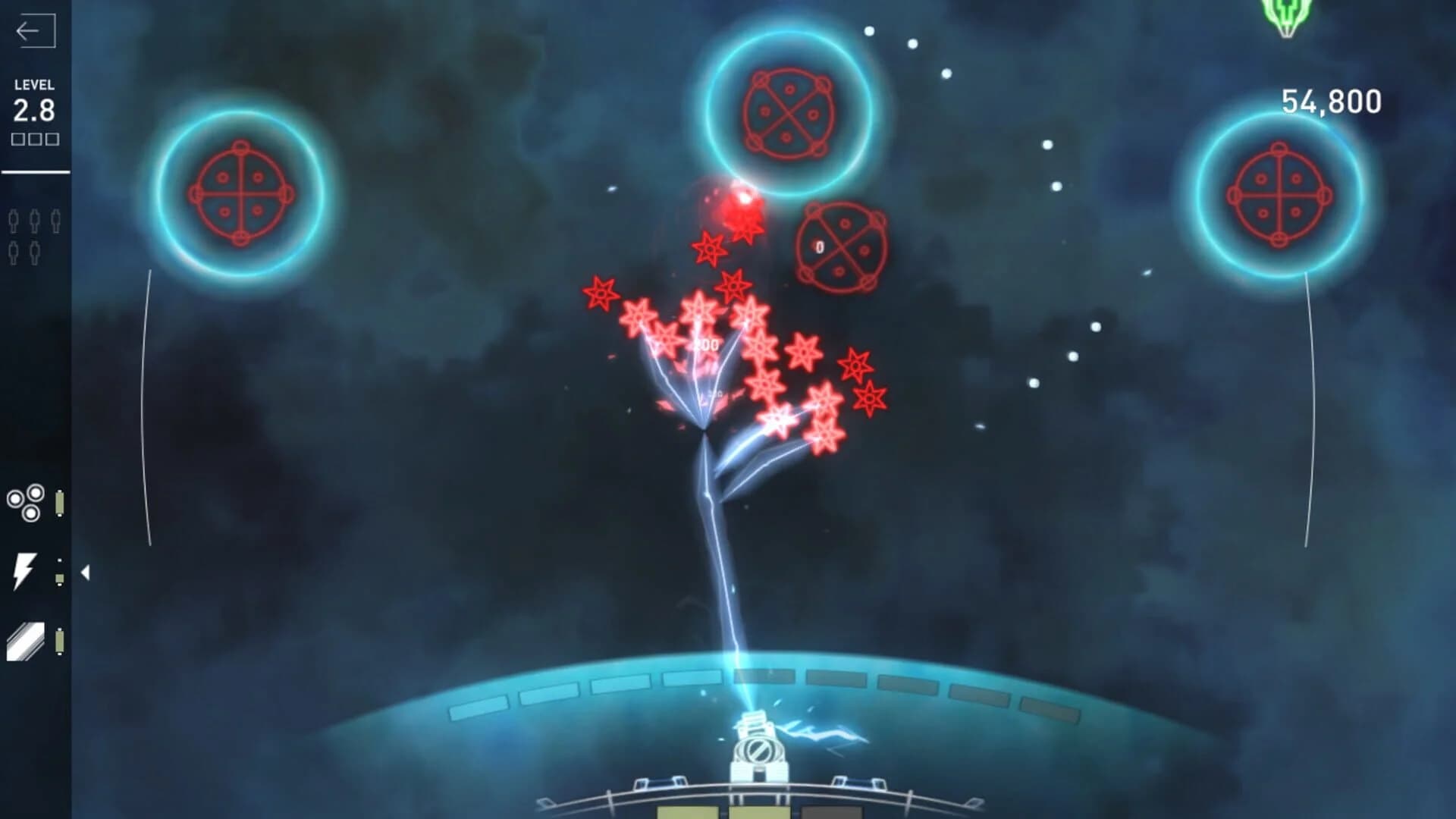
Task: Click the third level progress square
Action: click(x=52, y=139)
